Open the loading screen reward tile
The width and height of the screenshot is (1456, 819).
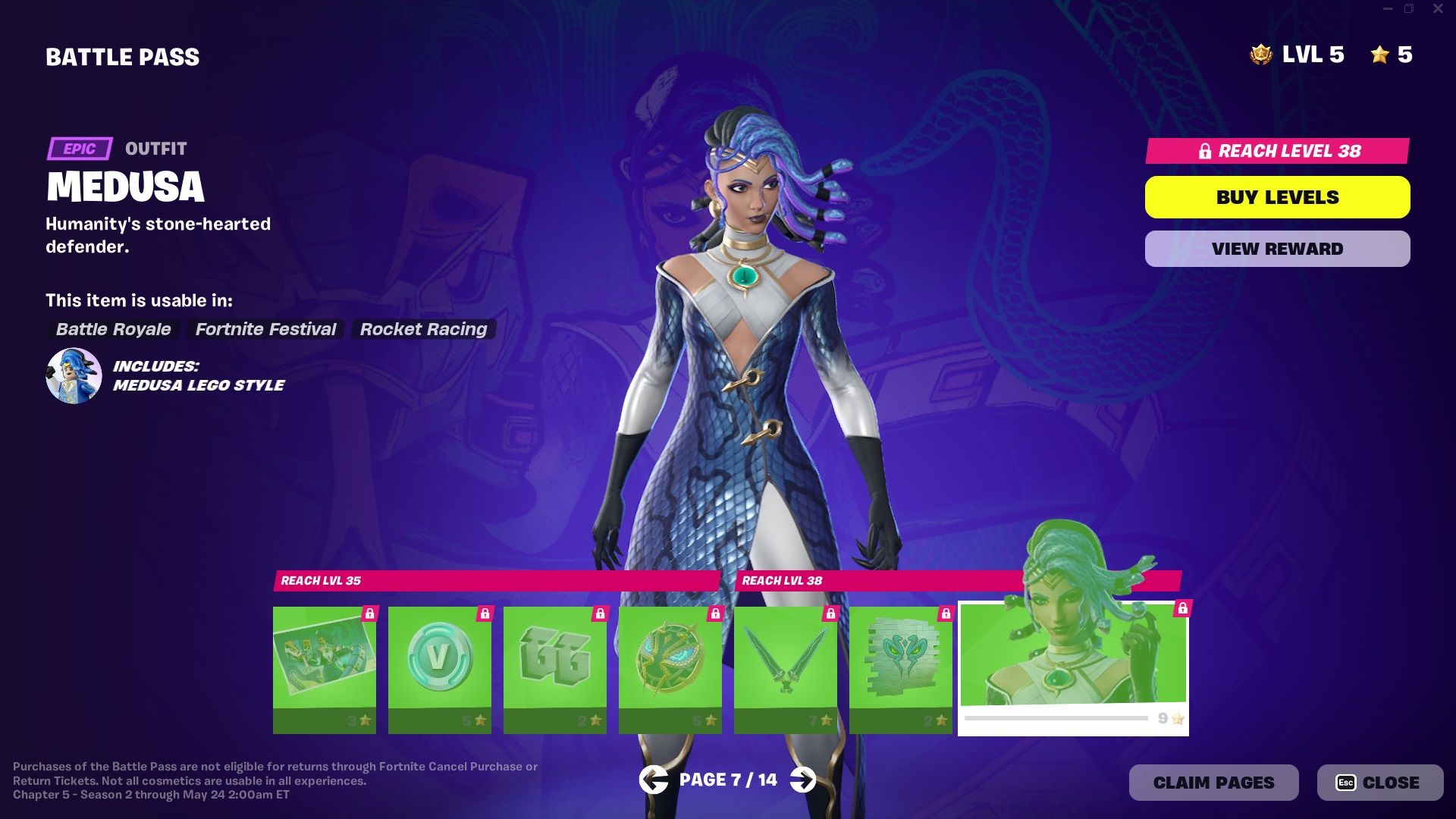click(325, 667)
